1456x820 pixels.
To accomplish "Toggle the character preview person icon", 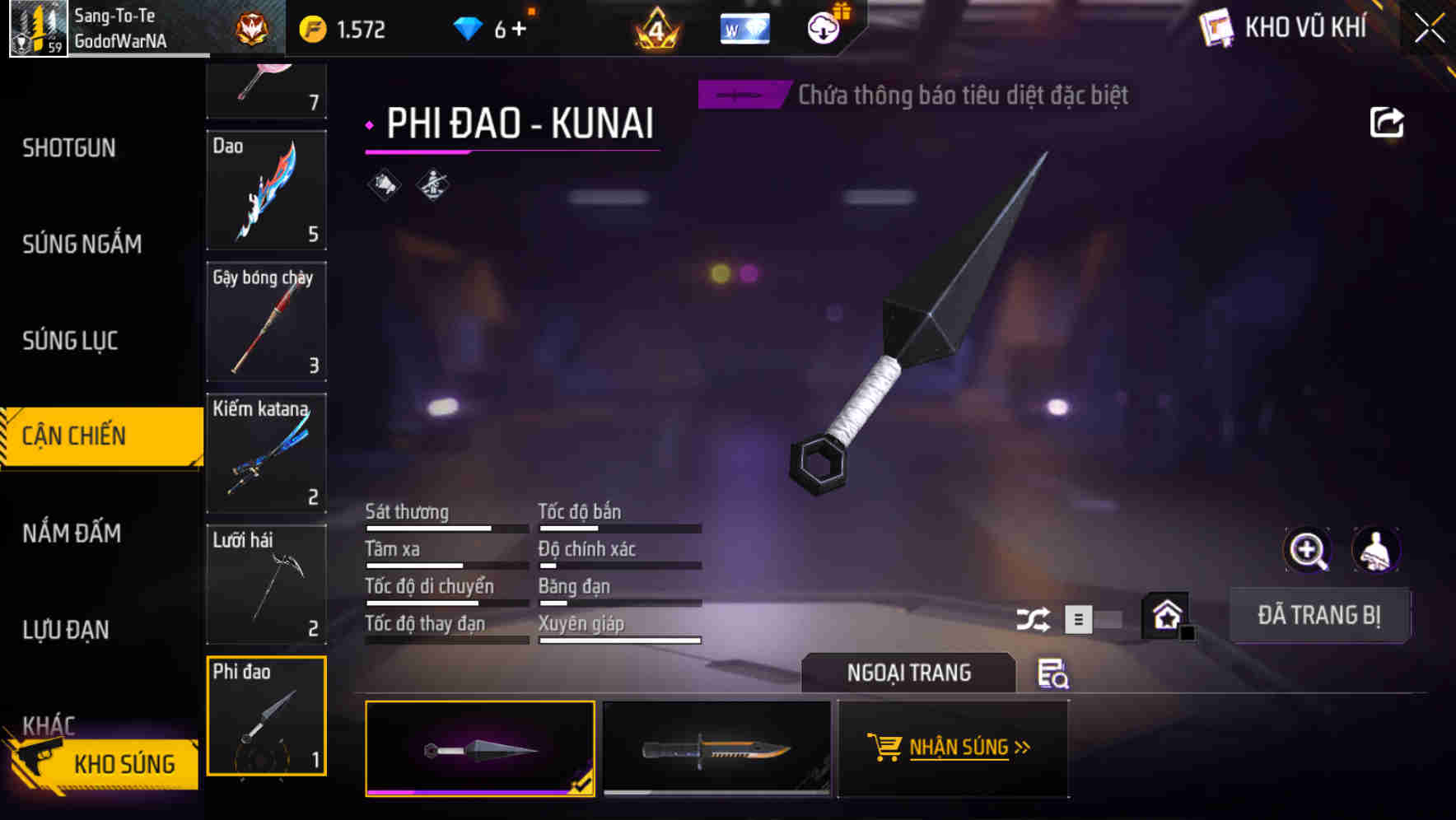I will 1375,550.
